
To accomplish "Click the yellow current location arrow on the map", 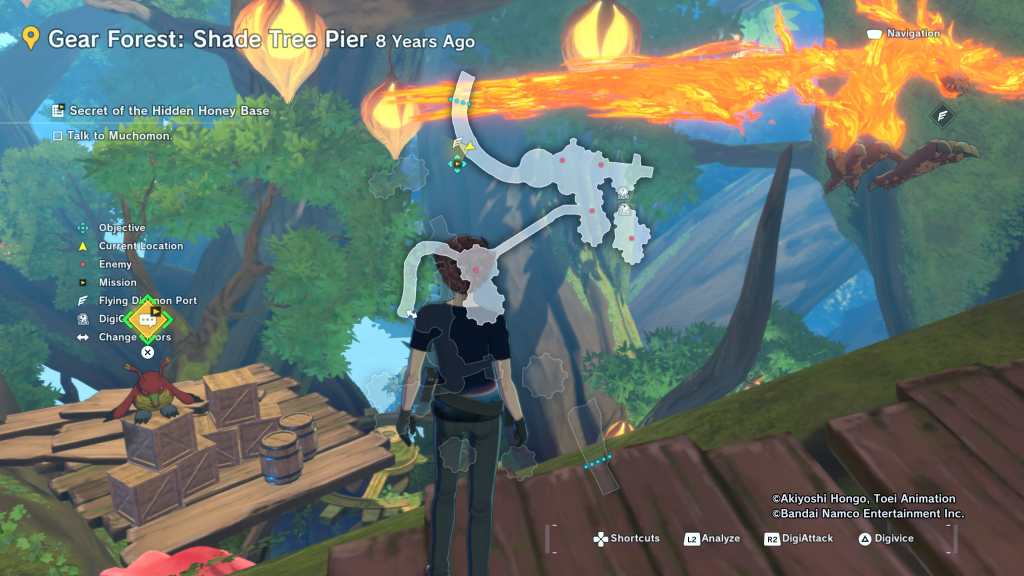I will point(469,146).
